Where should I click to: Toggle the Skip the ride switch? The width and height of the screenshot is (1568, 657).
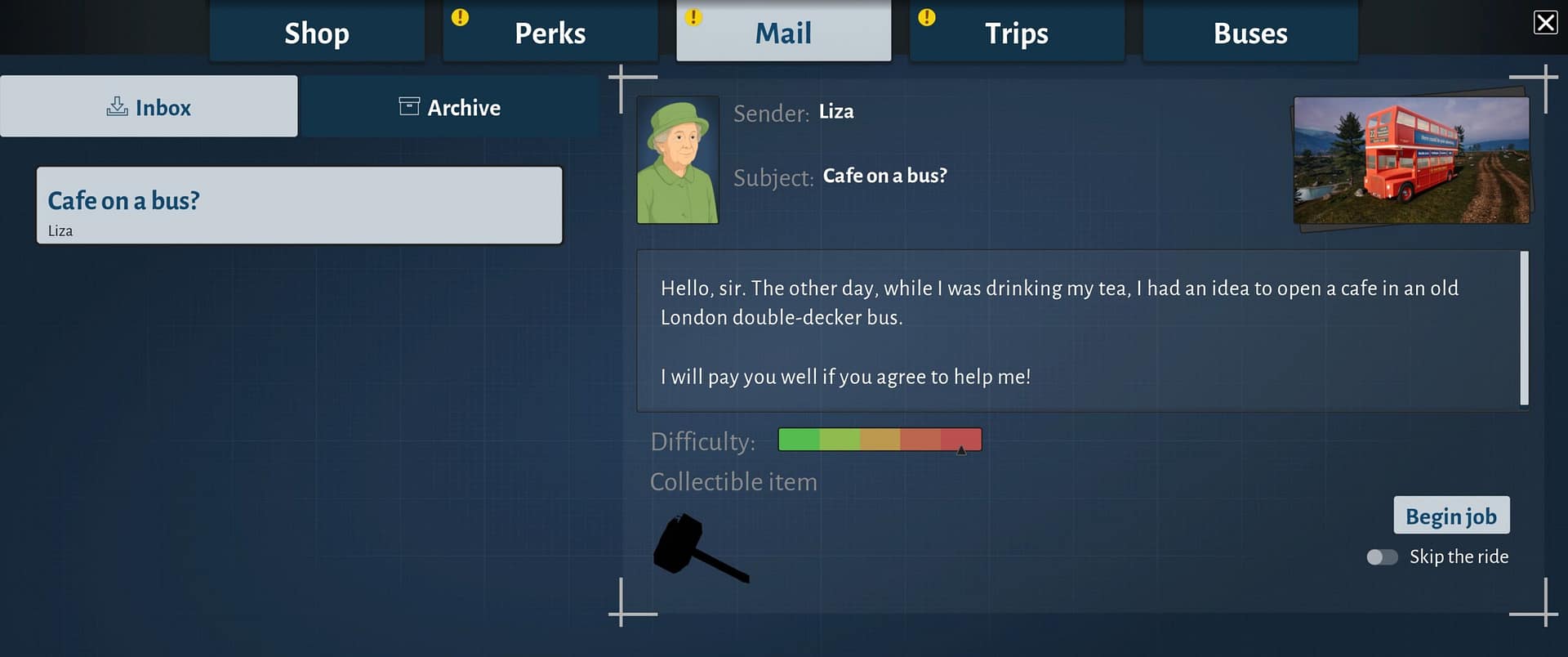coord(1382,557)
